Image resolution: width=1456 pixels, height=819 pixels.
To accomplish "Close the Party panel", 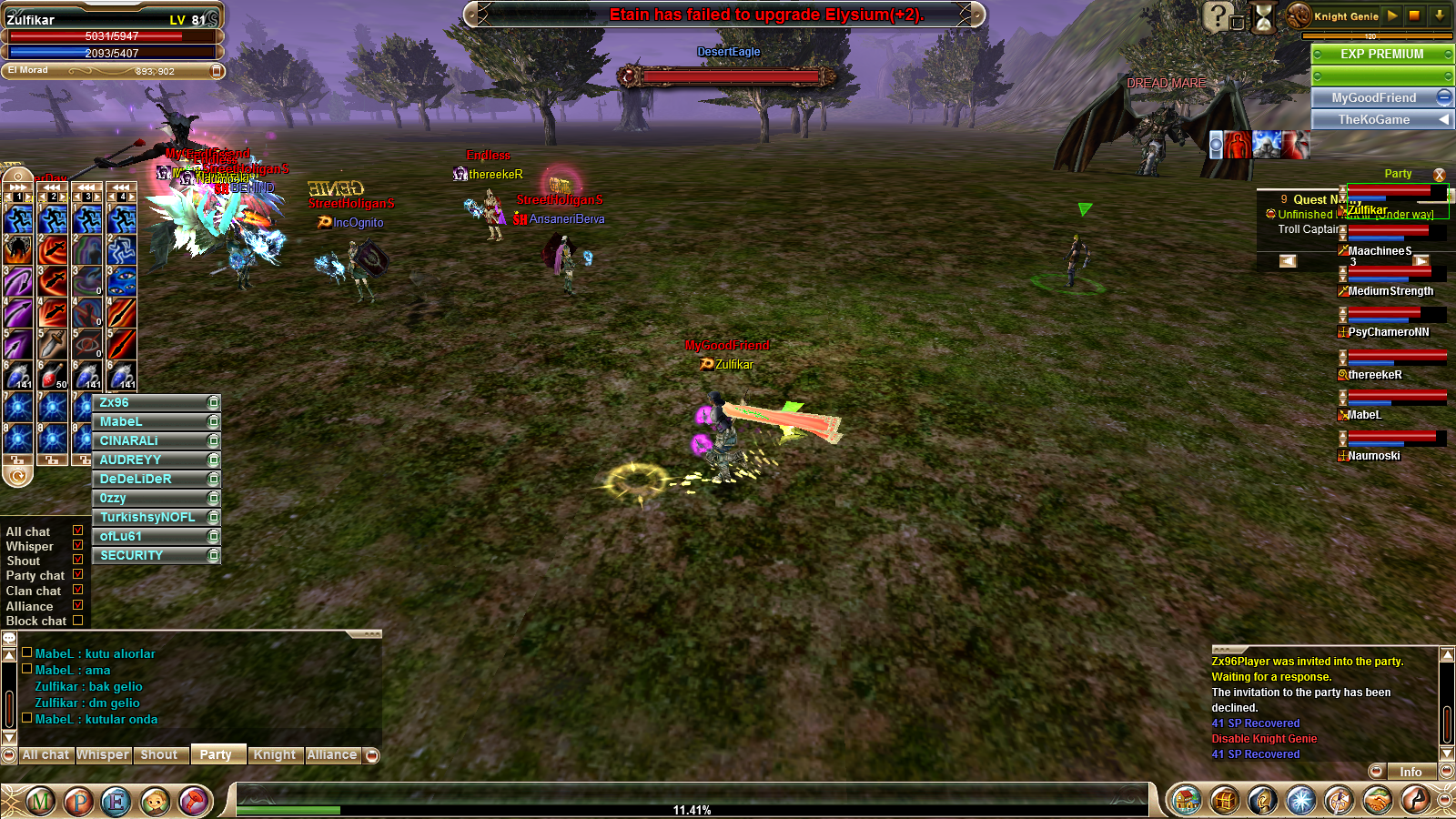I will click(1439, 174).
